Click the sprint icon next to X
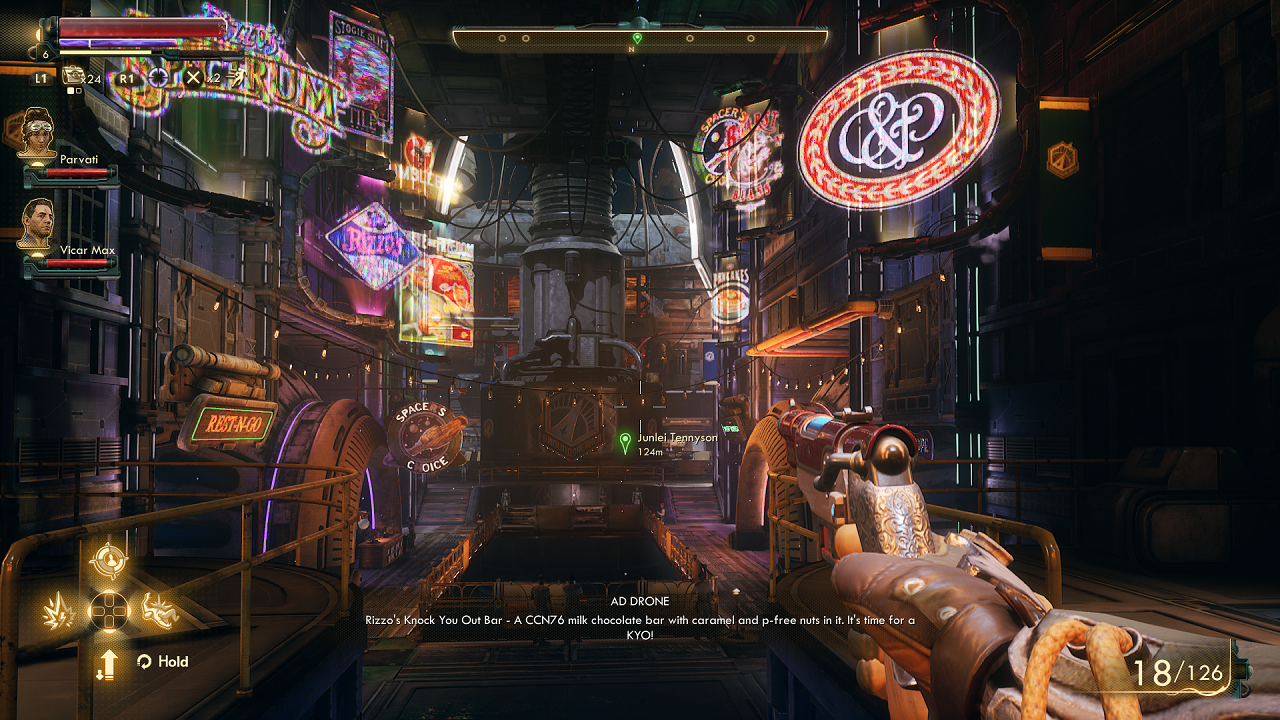Viewport: 1280px width, 720px height. pyautogui.click(x=238, y=78)
